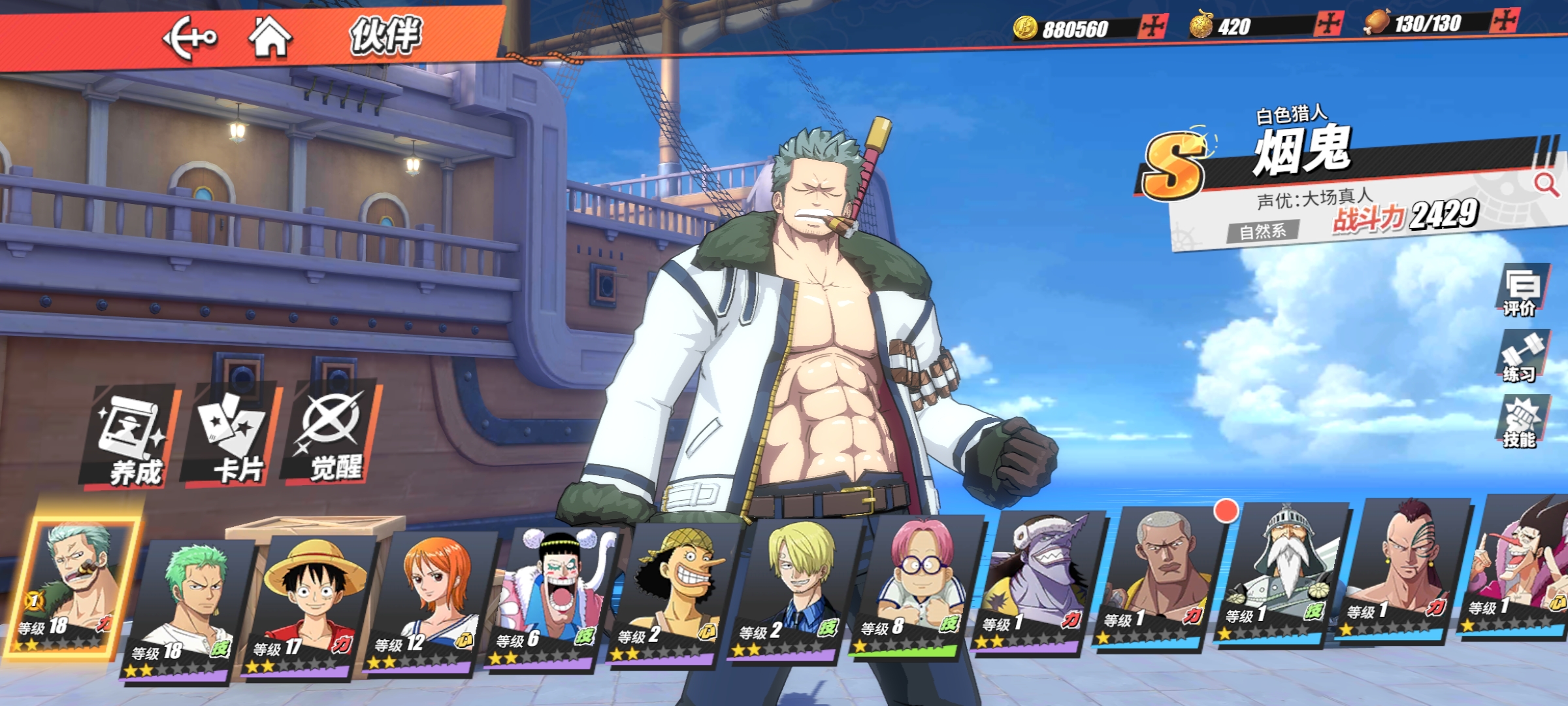The image size is (1568, 706).
Task: Open the 练习 practice mode
Action: point(1521,357)
